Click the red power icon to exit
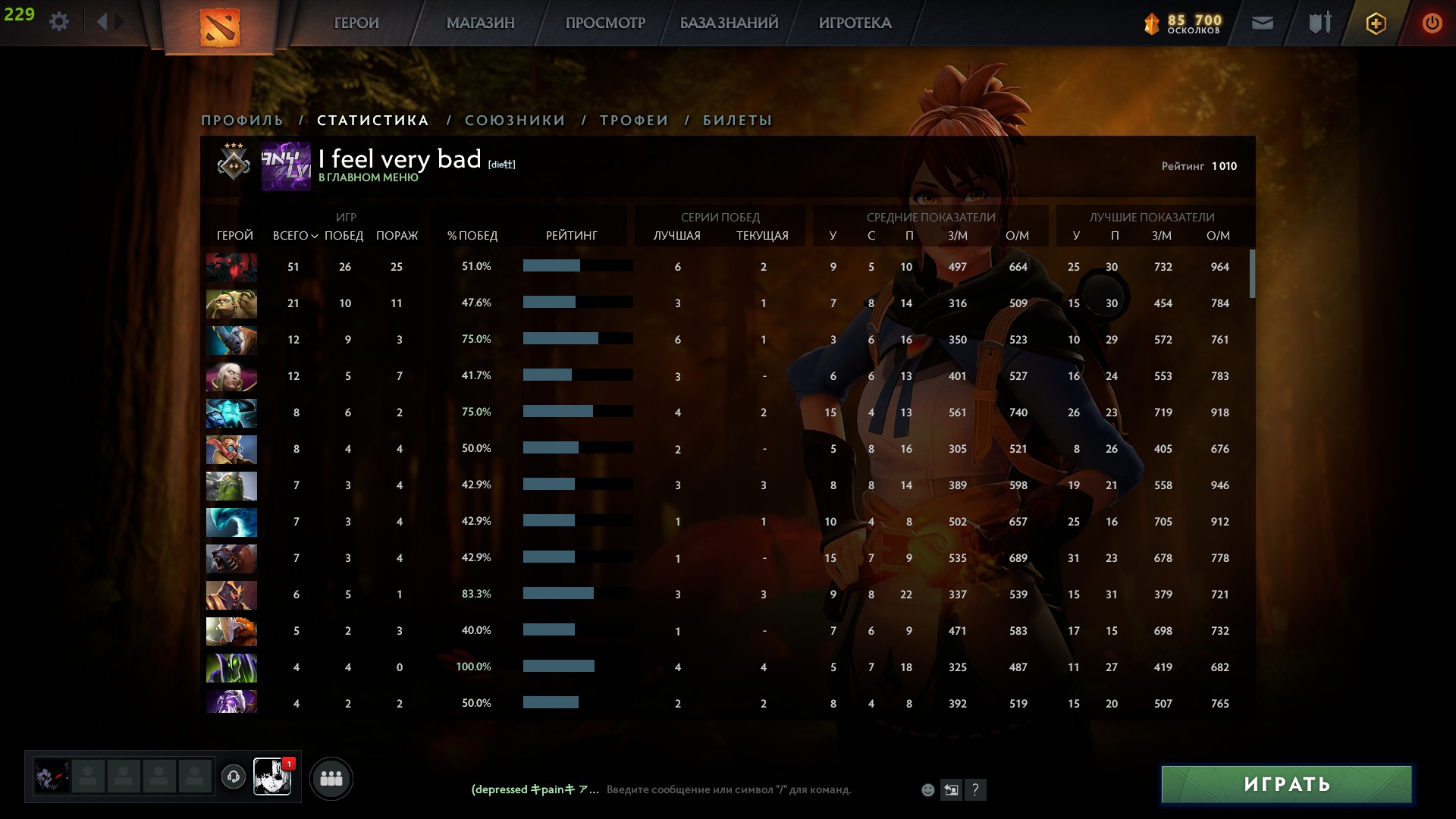This screenshot has height=819, width=1456. (1432, 23)
